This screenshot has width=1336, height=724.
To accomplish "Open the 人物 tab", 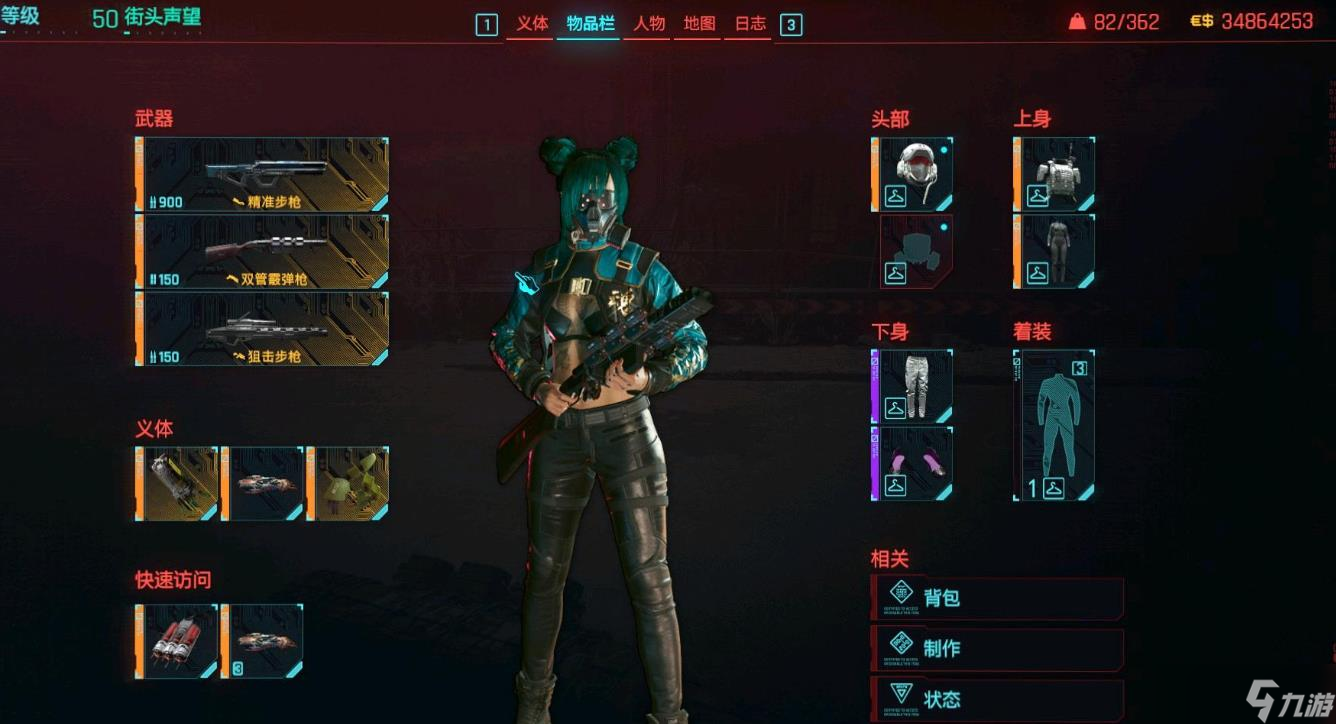I will pyautogui.click(x=650, y=24).
